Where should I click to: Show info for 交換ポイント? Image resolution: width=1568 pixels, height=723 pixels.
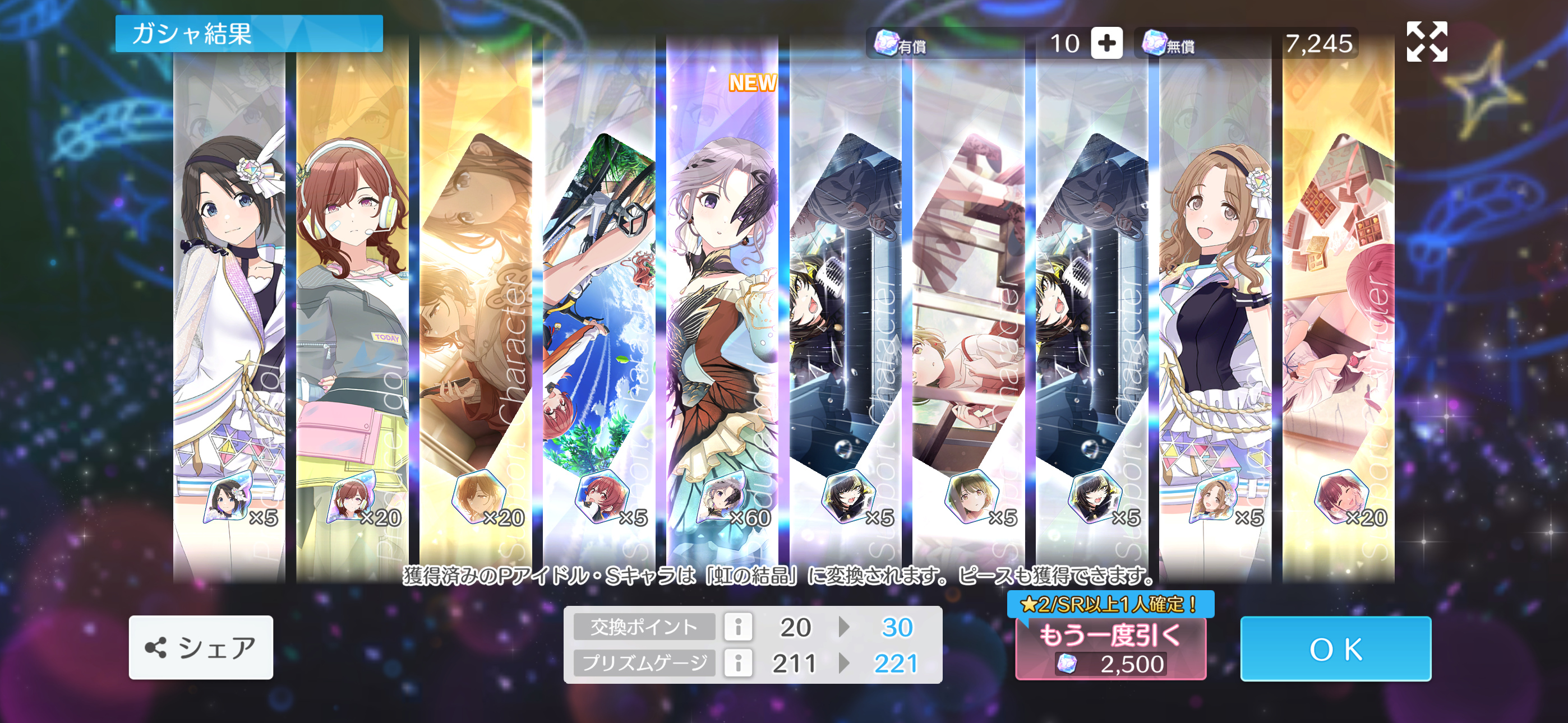(x=738, y=627)
